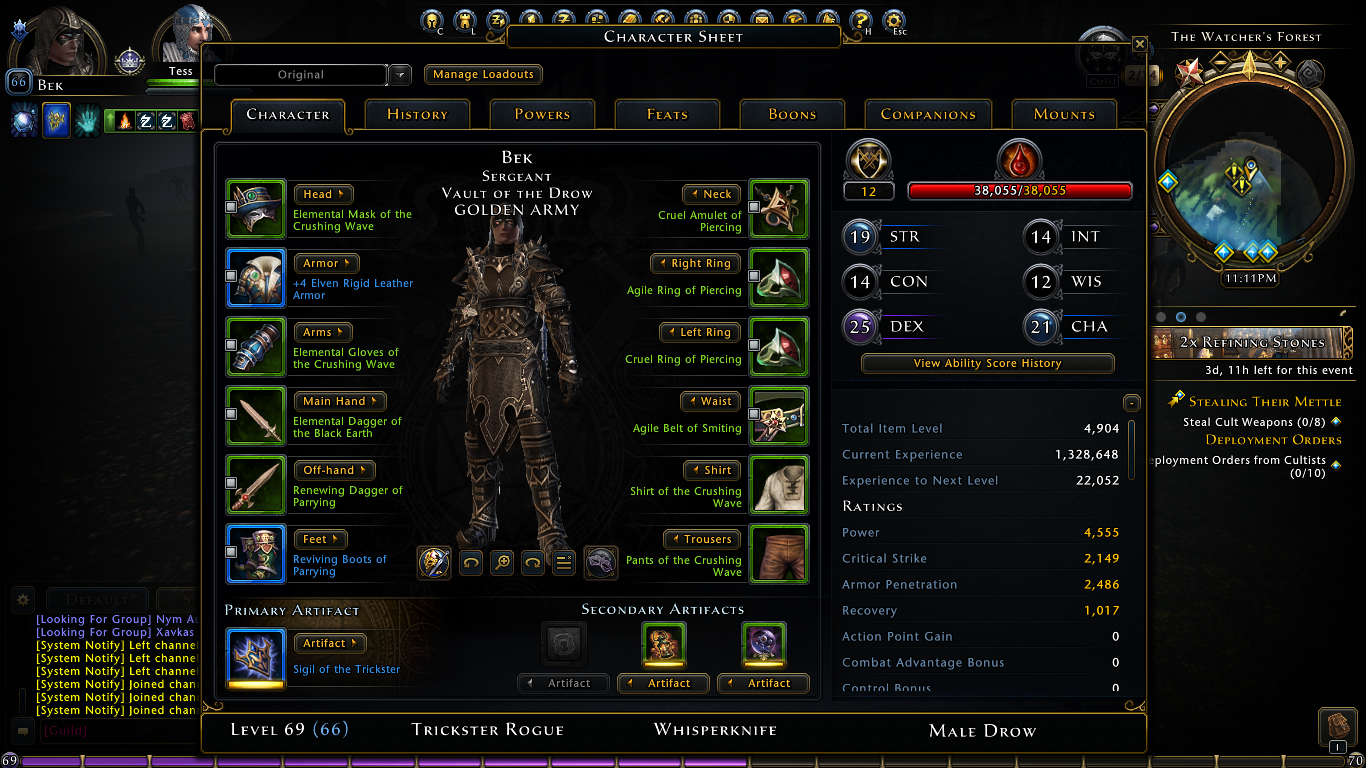1366x768 pixels.
Task: Select the Elven Rigid Leather Armor slot
Action: pos(256,277)
